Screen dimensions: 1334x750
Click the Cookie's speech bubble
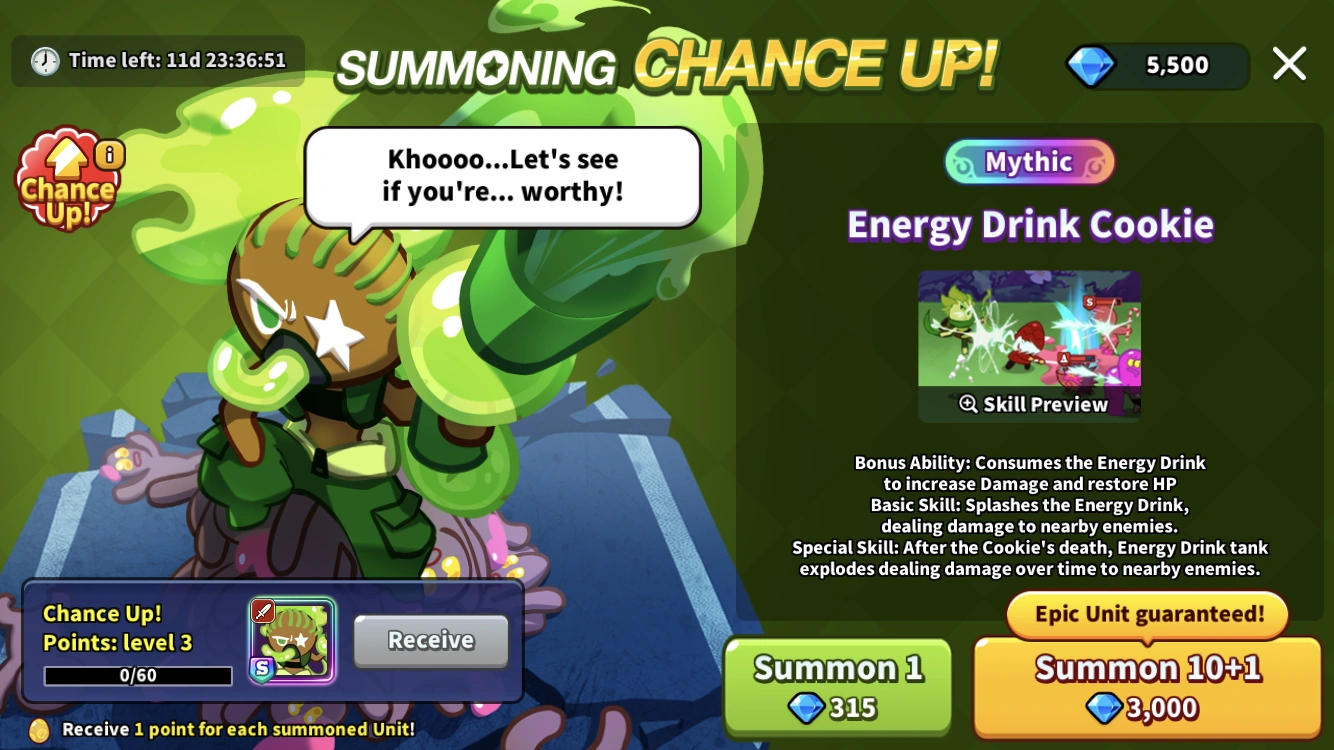tap(502, 175)
